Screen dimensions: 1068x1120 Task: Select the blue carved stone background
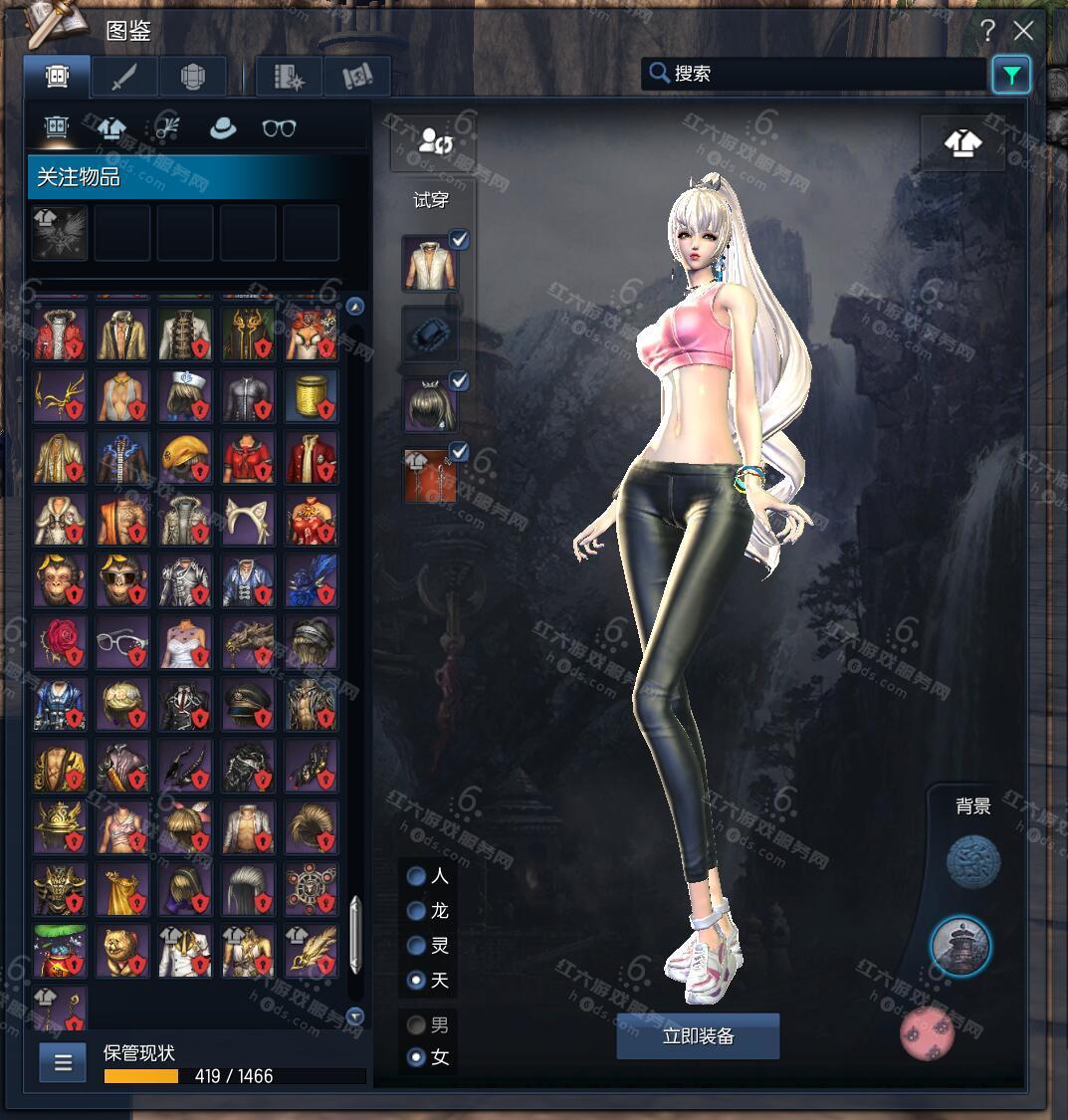tap(971, 862)
